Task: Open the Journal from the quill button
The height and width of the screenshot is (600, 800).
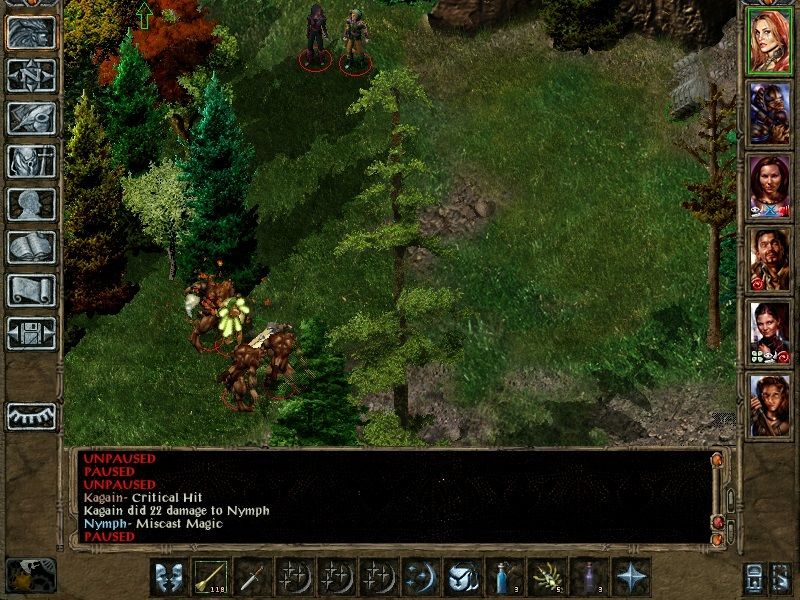Action: pyautogui.click(x=31, y=118)
